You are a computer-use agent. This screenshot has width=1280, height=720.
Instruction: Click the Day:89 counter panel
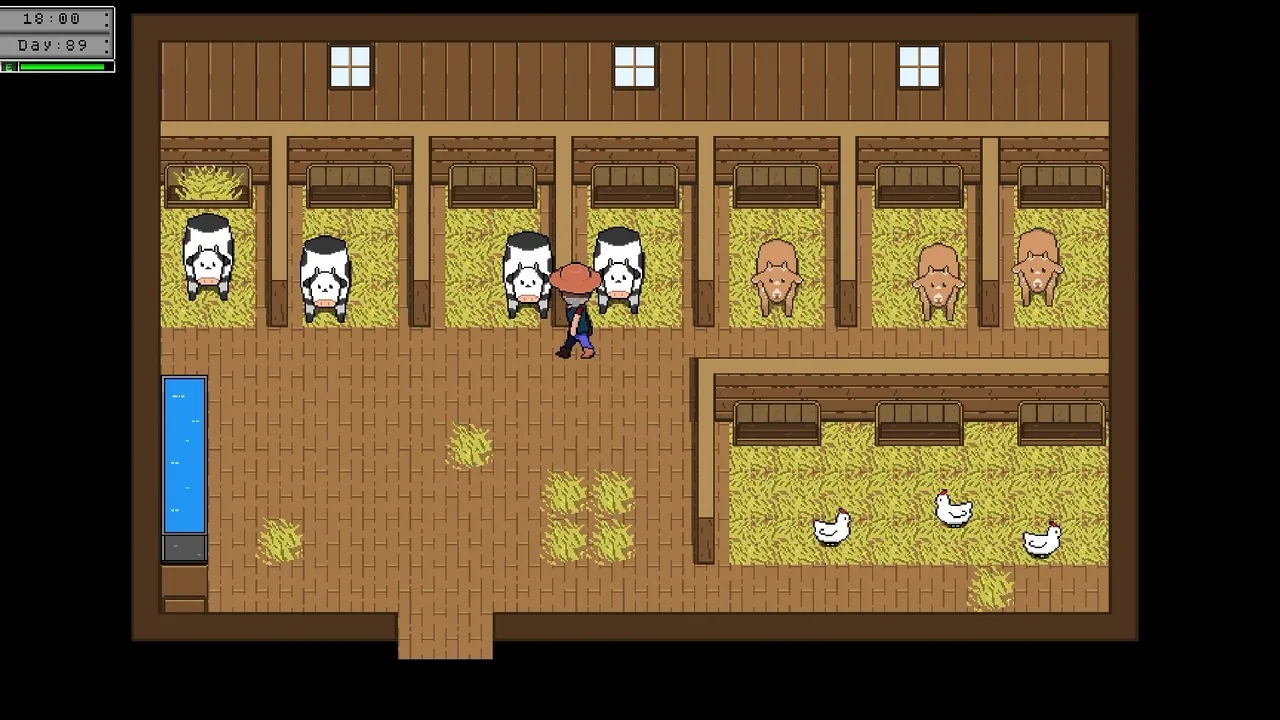pyautogui.click(x=55, y=43)
